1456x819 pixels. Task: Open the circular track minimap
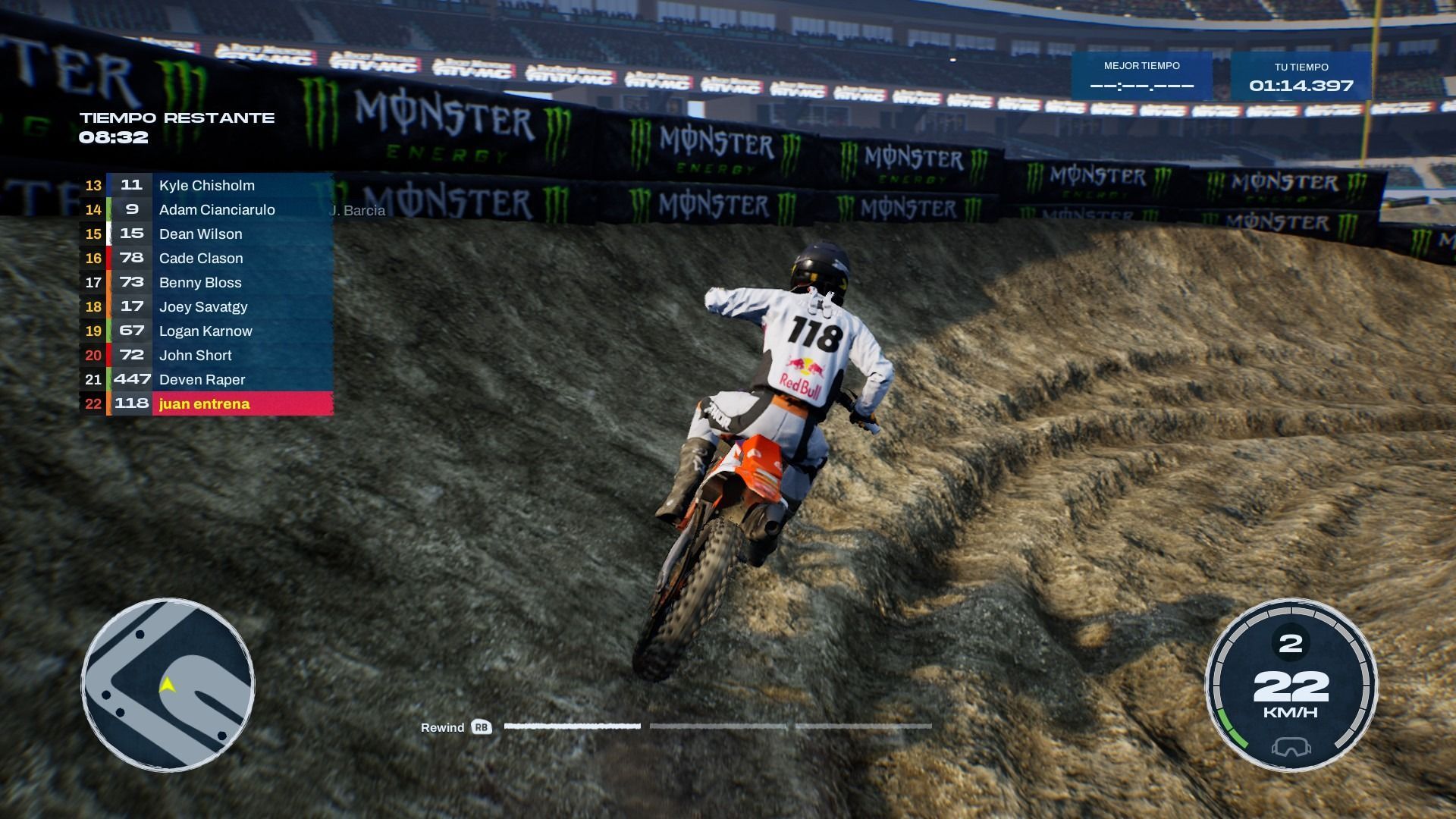point(168,686)
